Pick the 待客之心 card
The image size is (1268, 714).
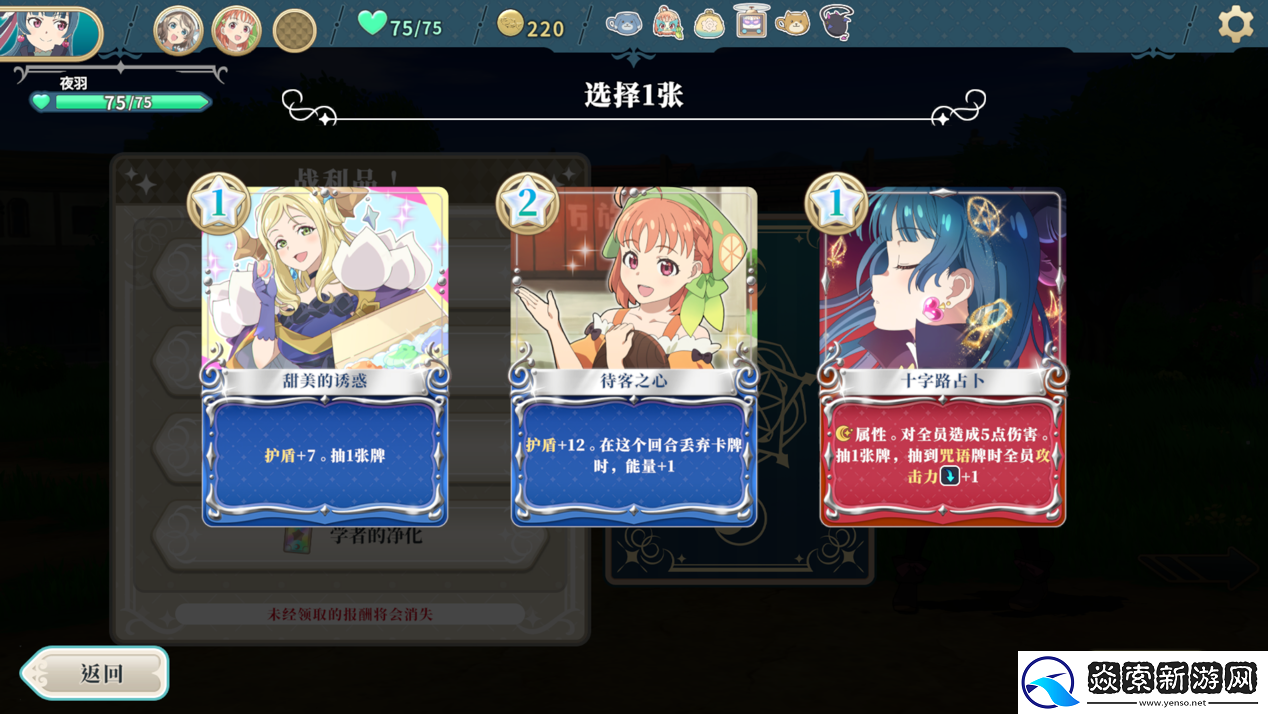tap(634, 356)
